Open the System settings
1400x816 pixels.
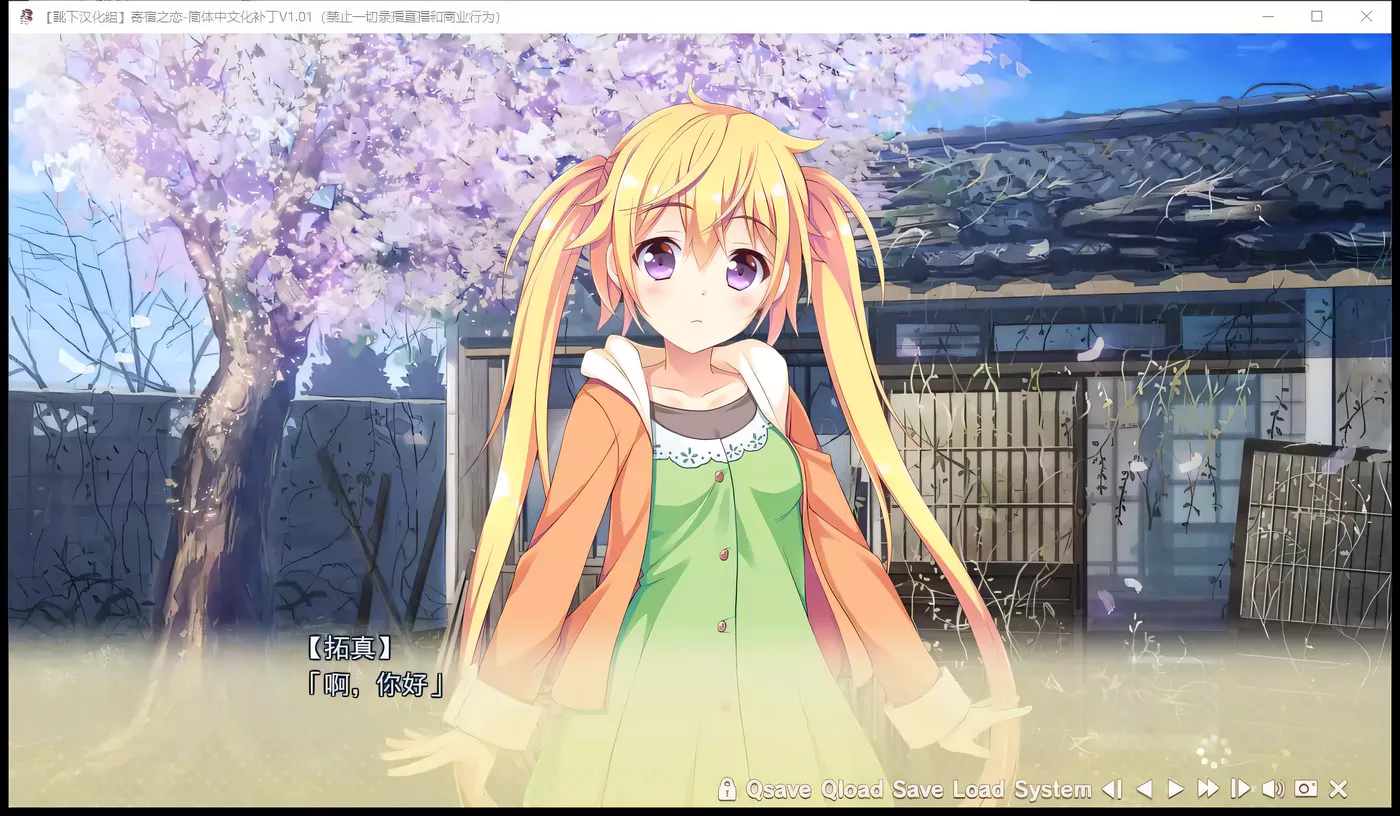pos(1052,789)
